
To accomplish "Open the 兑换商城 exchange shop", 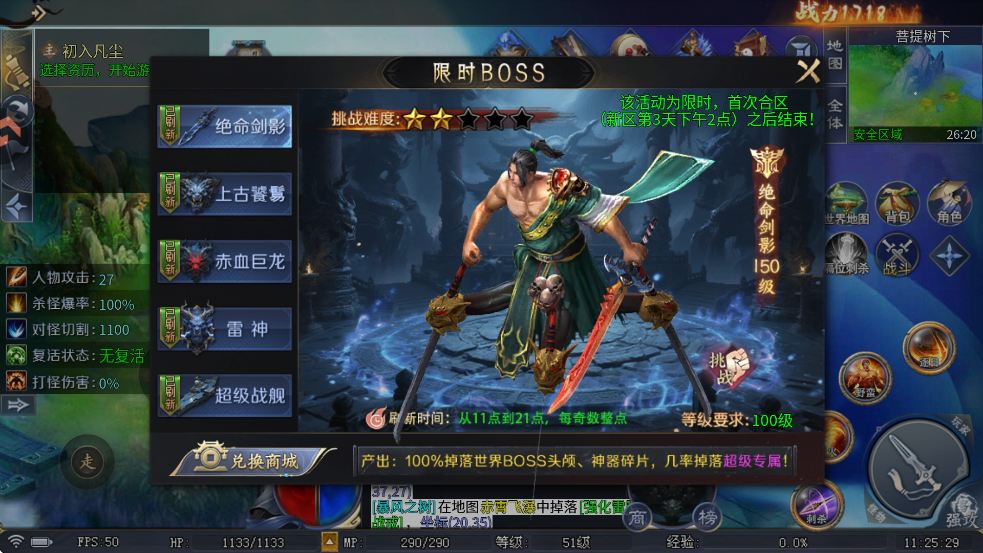I will click(x=252, y=460).
